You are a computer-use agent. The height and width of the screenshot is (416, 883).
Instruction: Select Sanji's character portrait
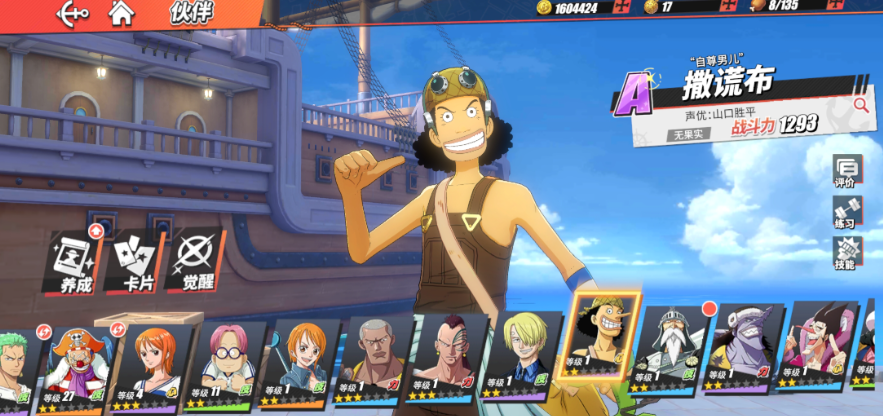pos(523,355)
